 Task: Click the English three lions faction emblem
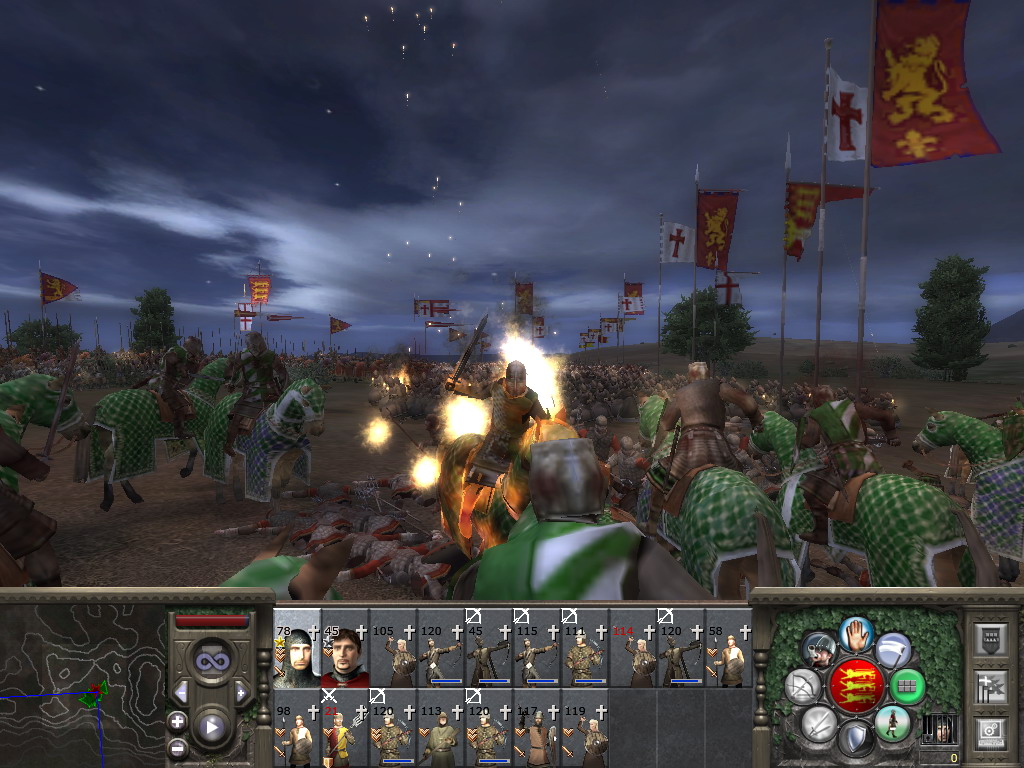click(x=855, y=687)
